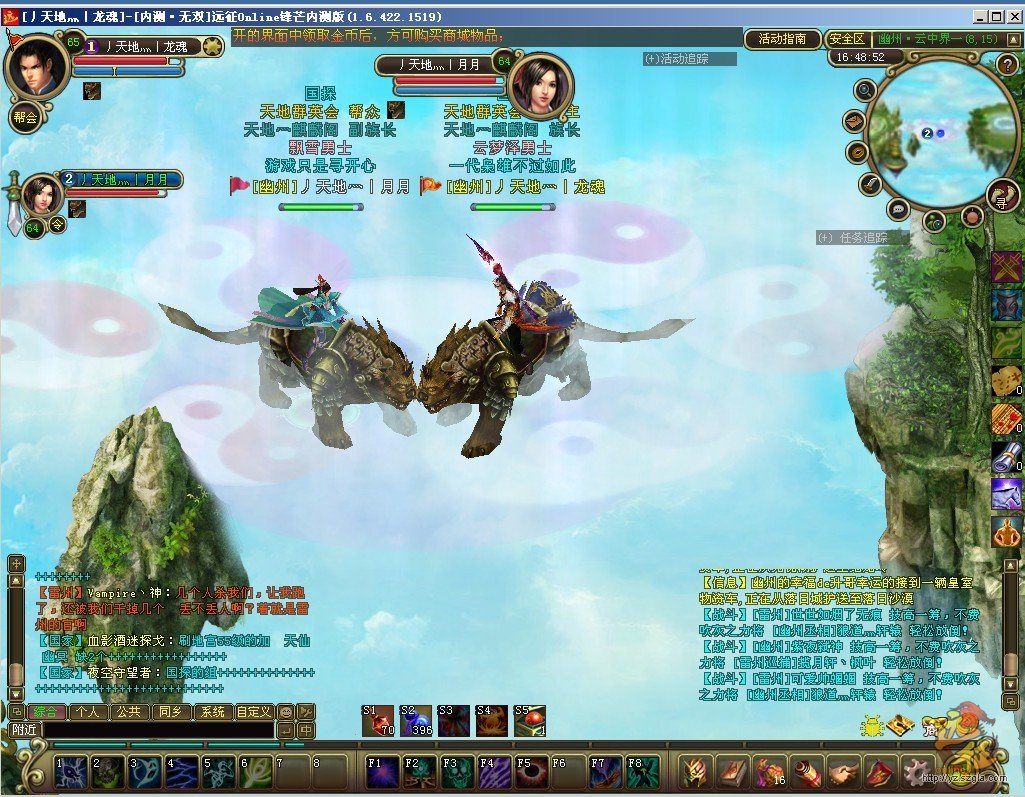Use the S2 blue potion slot
Viewport: 1025px width, 797px height.
pos(416,720)
